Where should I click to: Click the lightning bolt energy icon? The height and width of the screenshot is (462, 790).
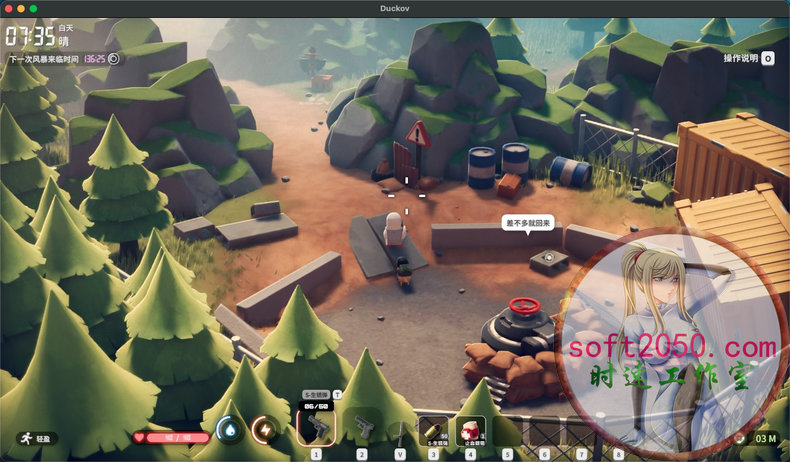pos(265,430)
